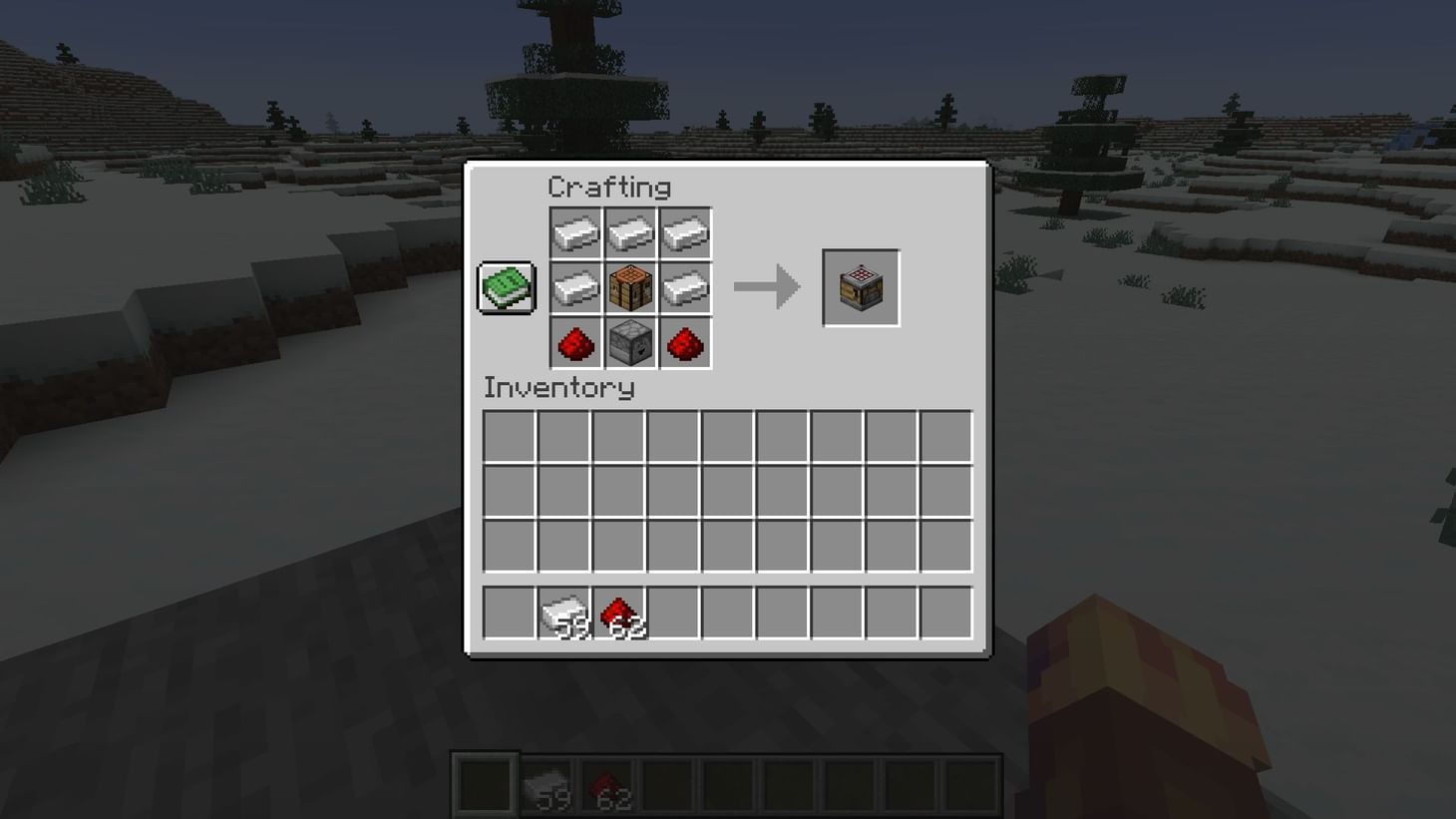1456x819 pixels.
Task: Grab the dropper from the bottom-middle crafting slot
Action: pyautogui.click(x=630, y=343)
